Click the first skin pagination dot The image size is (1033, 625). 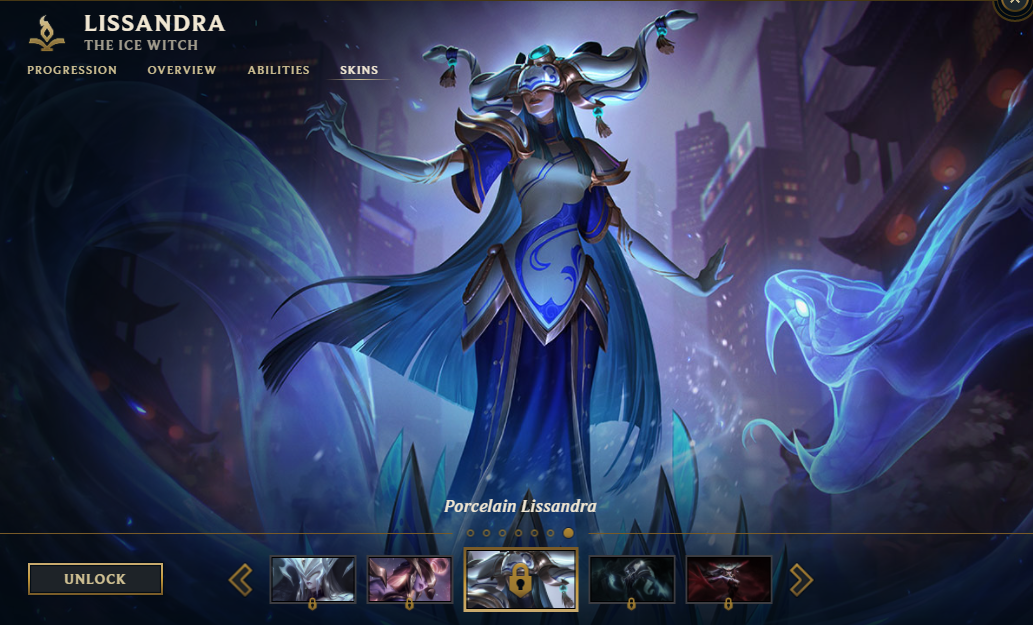click(x=471, y=533)
